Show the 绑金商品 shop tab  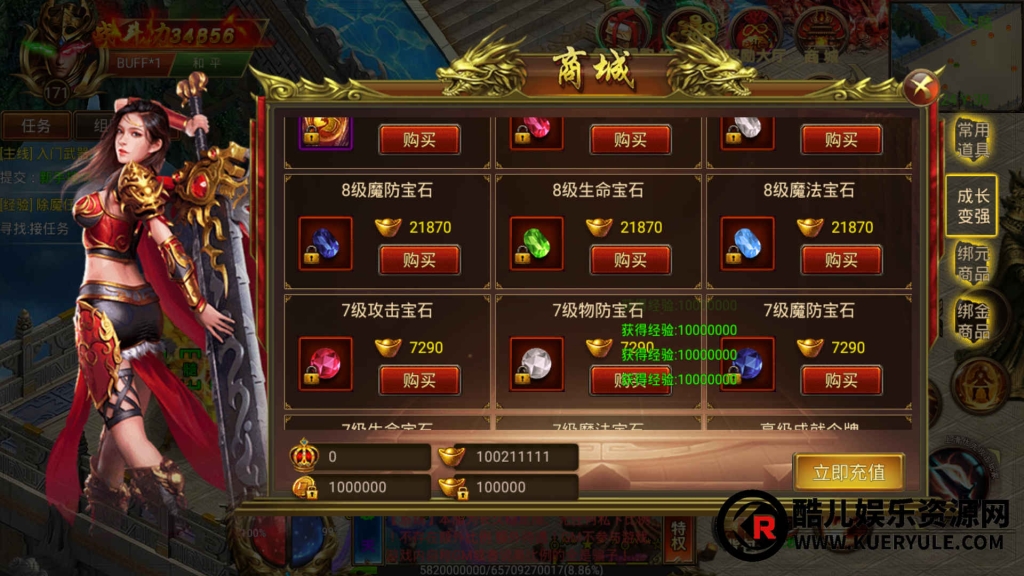pyautogui.click(x=972, y=320)
